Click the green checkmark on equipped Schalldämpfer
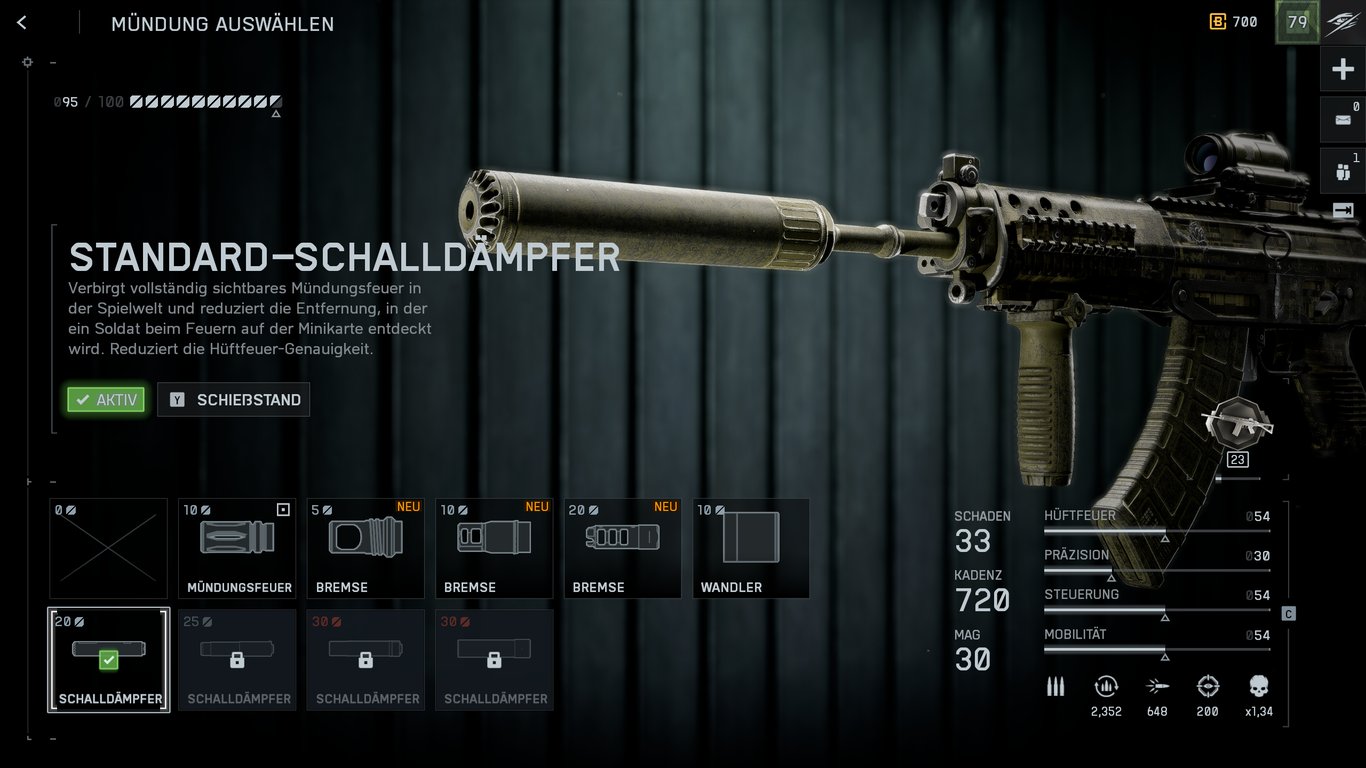Screen dimensions: 1366x768 pos(108,659)
